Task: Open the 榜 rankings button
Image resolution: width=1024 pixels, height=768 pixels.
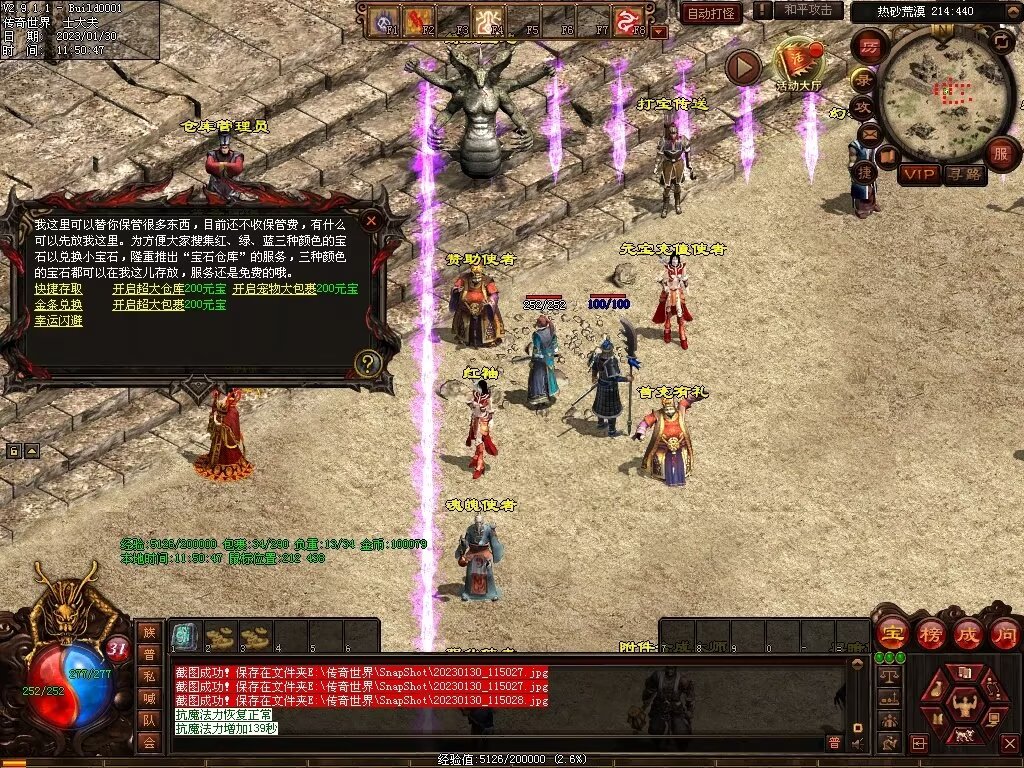Action: 929,633
